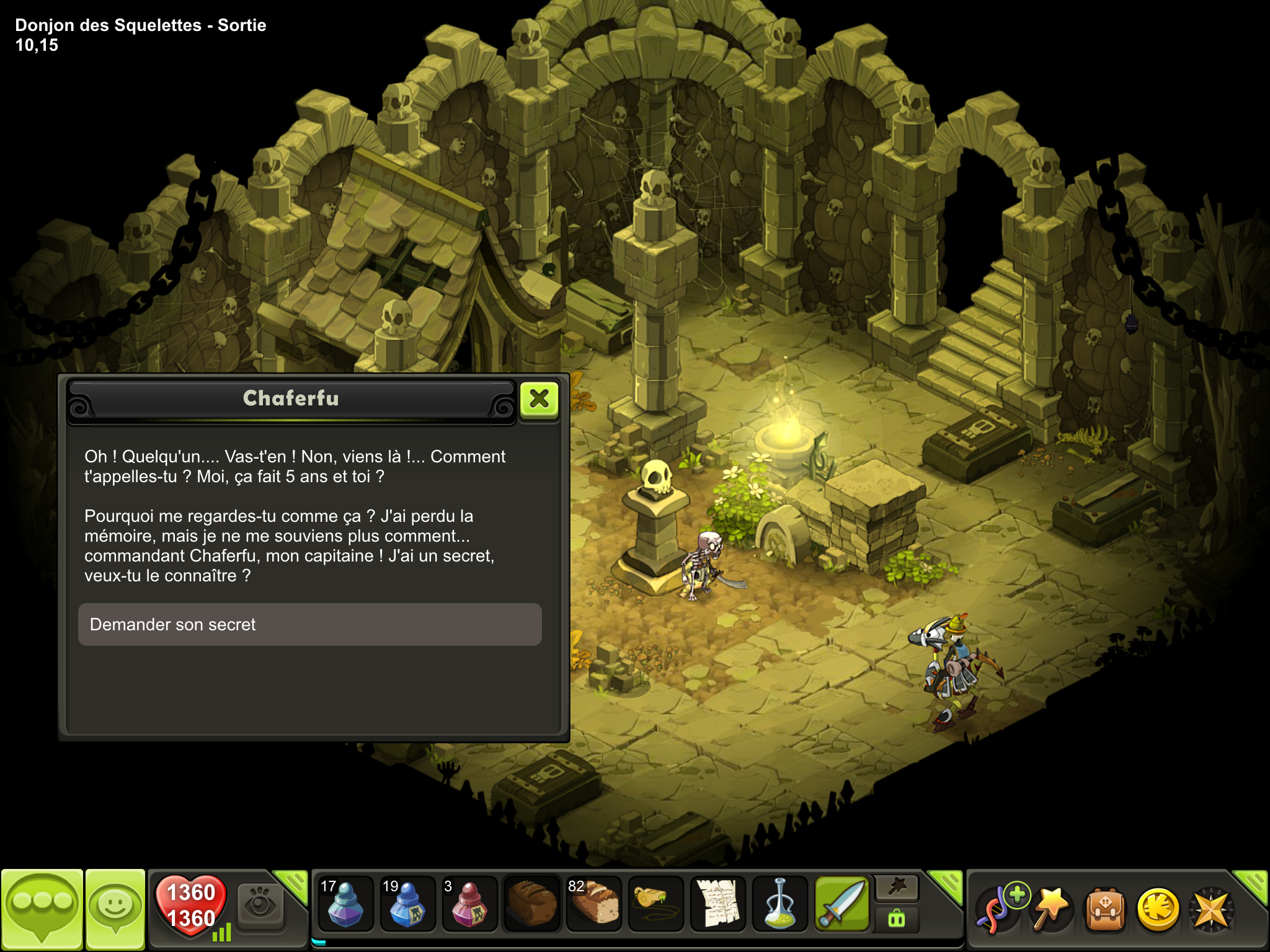Switch the shortcut bar to items bag tab
Screen dimensions: 1270x952
[897, 919]
